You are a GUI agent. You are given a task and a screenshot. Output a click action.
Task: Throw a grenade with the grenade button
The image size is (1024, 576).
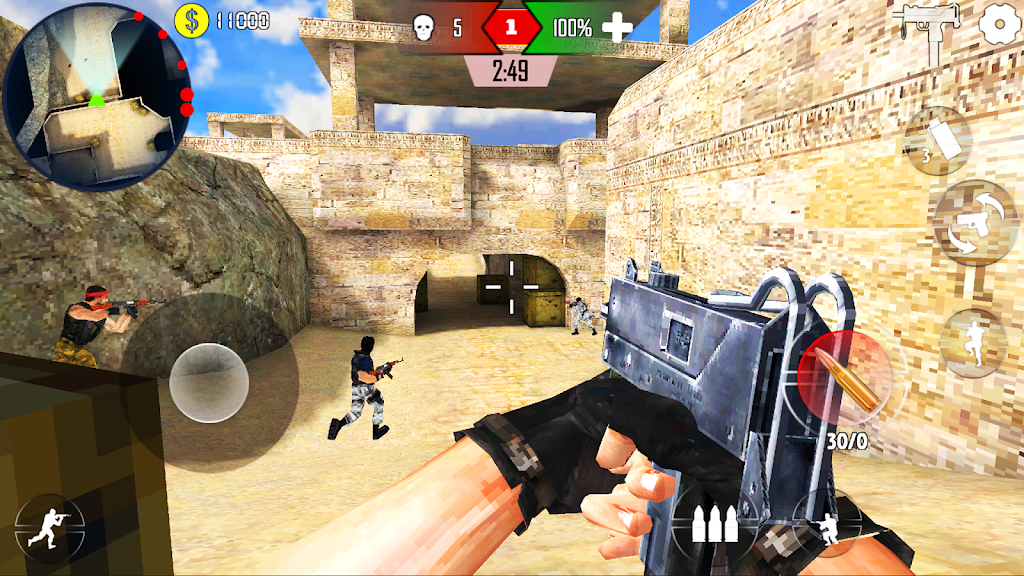(937, 139)
